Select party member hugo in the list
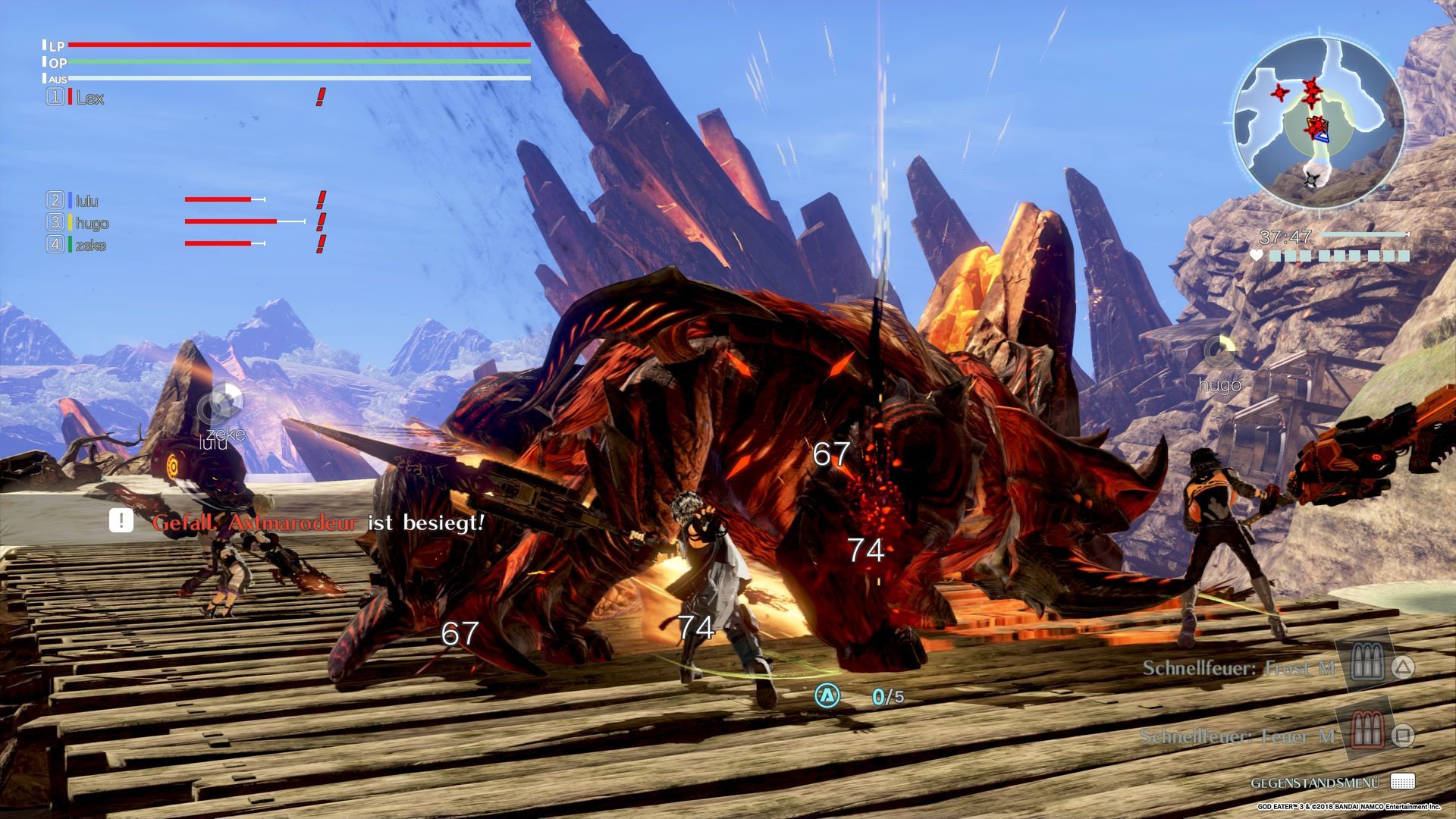Screen dimensions: 1456x819 click(x=92, y=223)
